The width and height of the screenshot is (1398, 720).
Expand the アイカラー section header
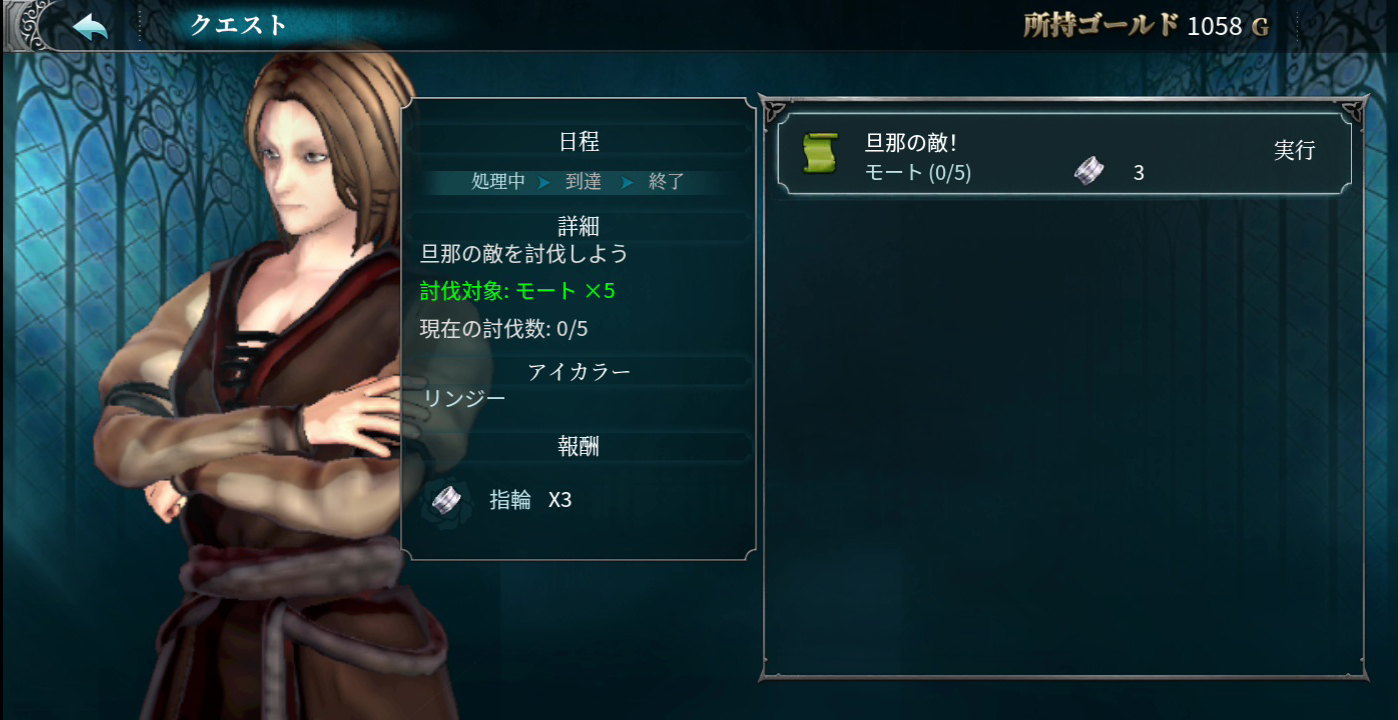[x=578, y=371]
